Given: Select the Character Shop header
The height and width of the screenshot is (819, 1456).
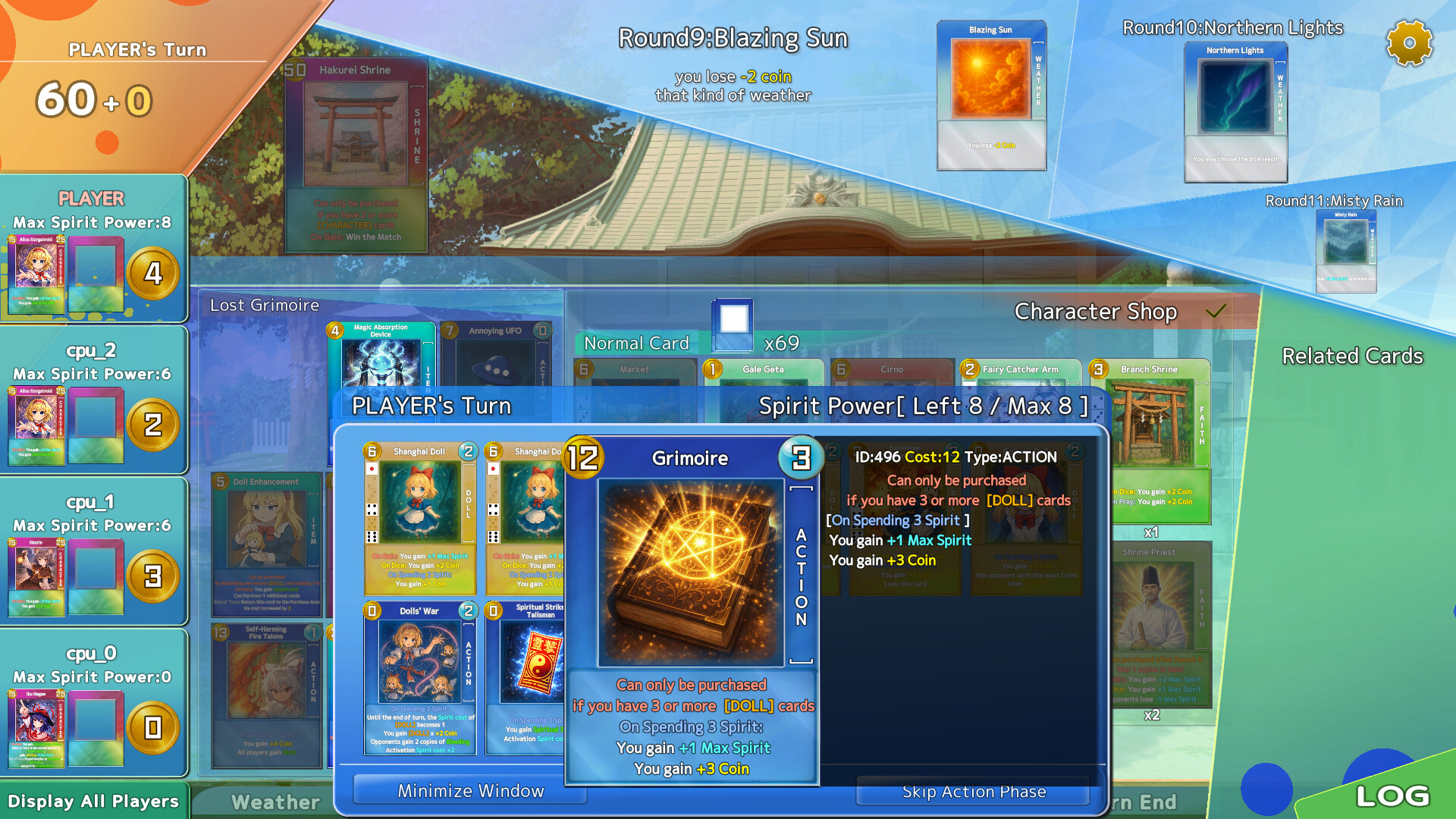Looking at the screenshot, I should [1097, 311].
